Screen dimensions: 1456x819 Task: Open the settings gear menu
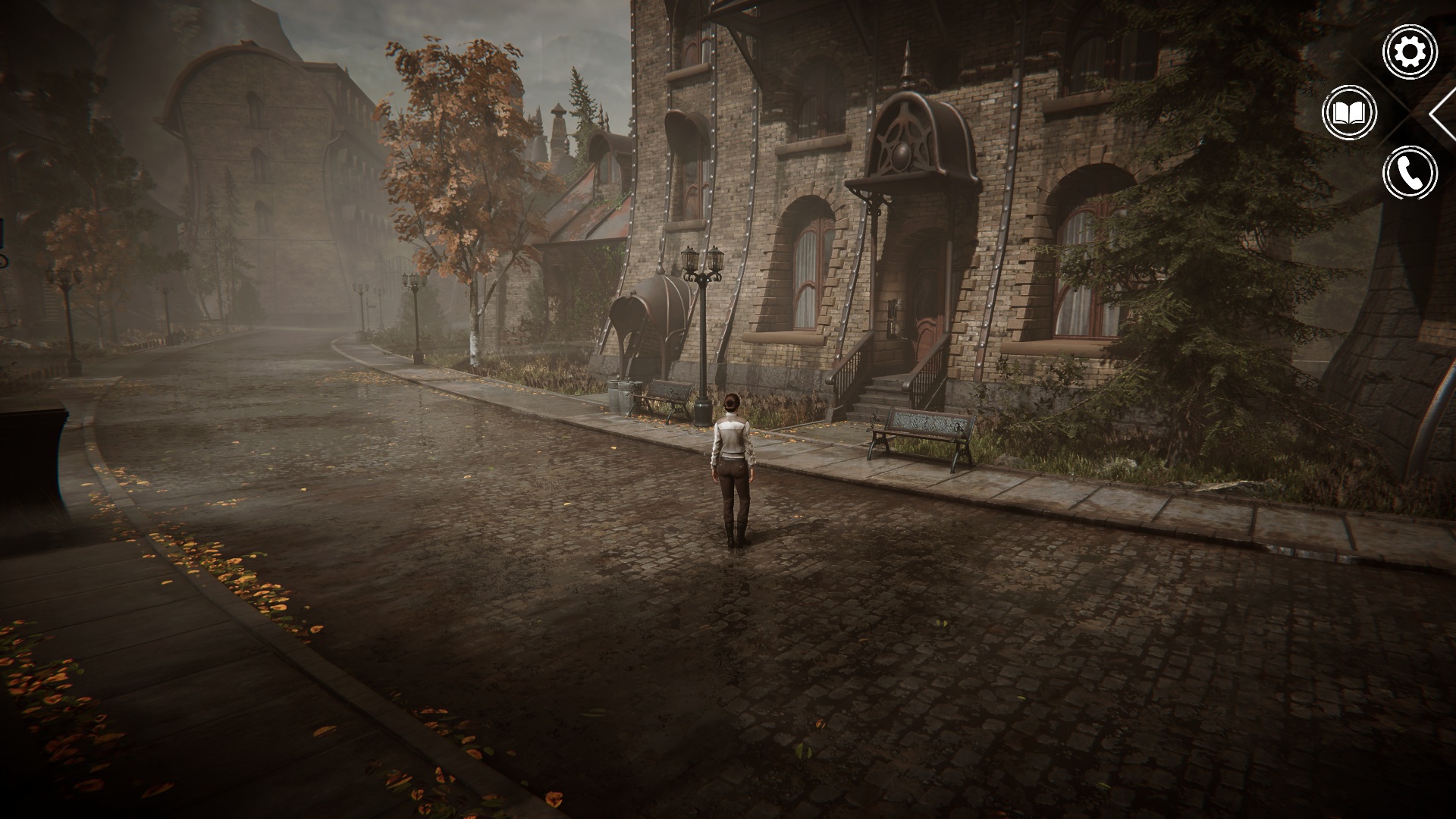[1410, 52]
